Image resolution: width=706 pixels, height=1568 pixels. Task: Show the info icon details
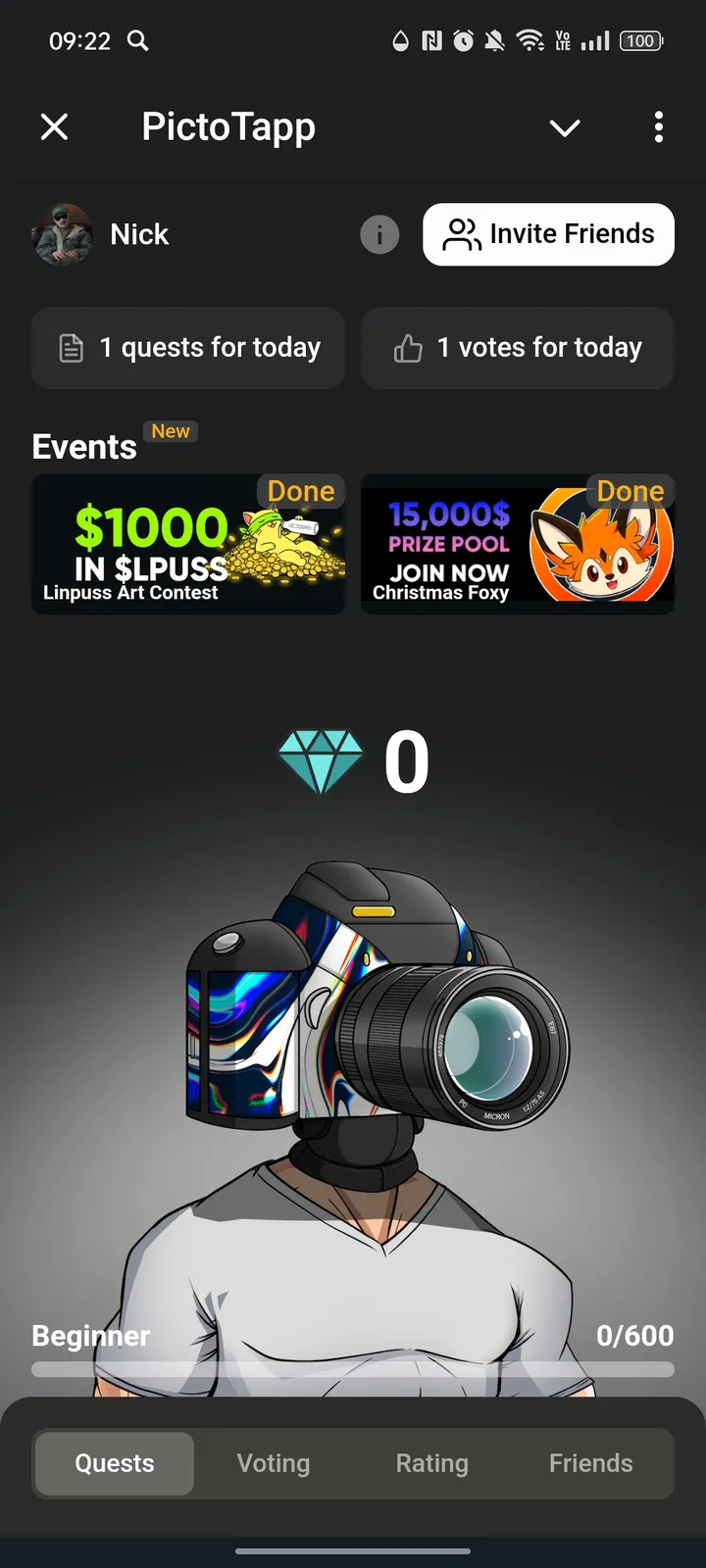[x=379, y=235]
